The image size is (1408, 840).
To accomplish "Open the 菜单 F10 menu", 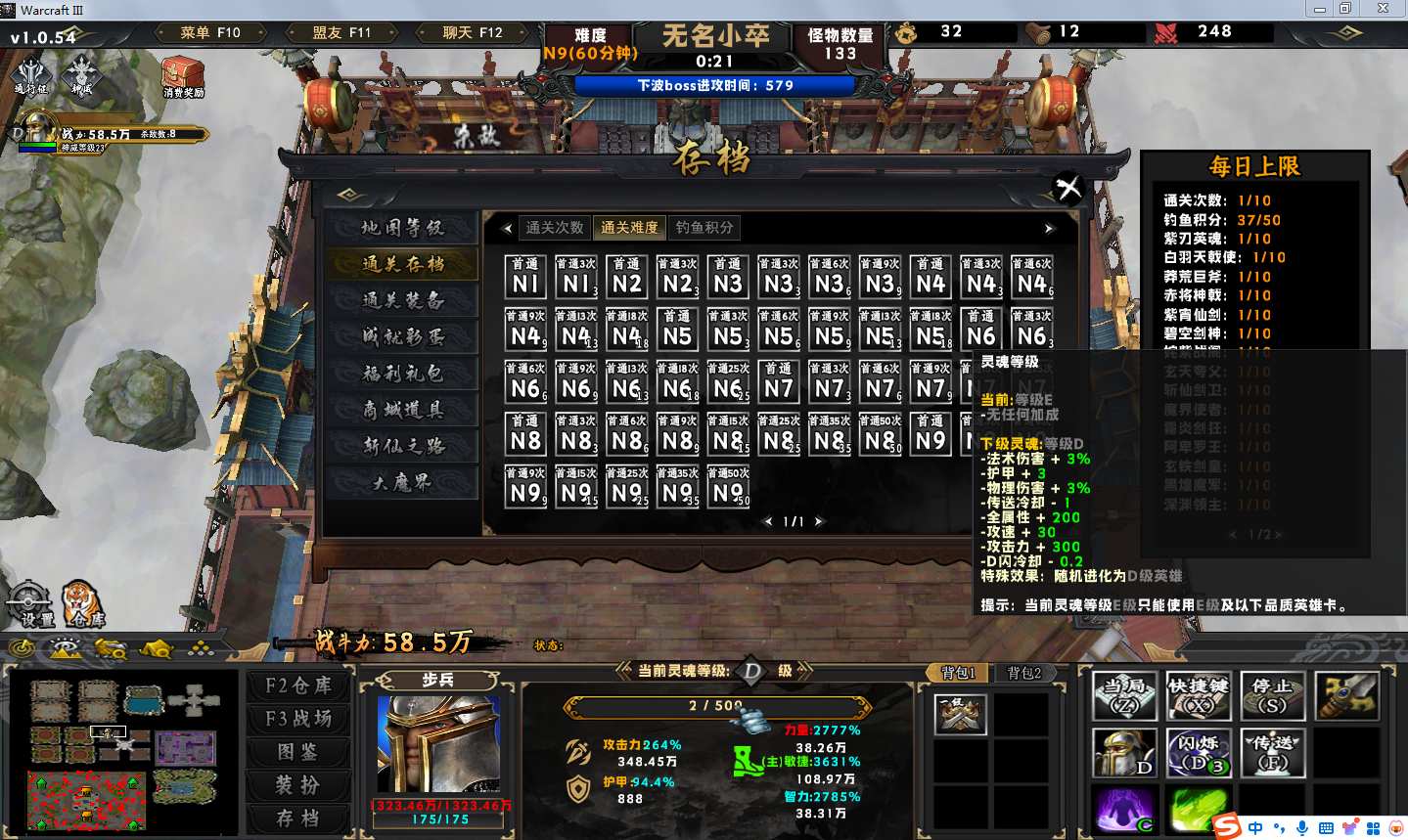I will coord(209,32).
